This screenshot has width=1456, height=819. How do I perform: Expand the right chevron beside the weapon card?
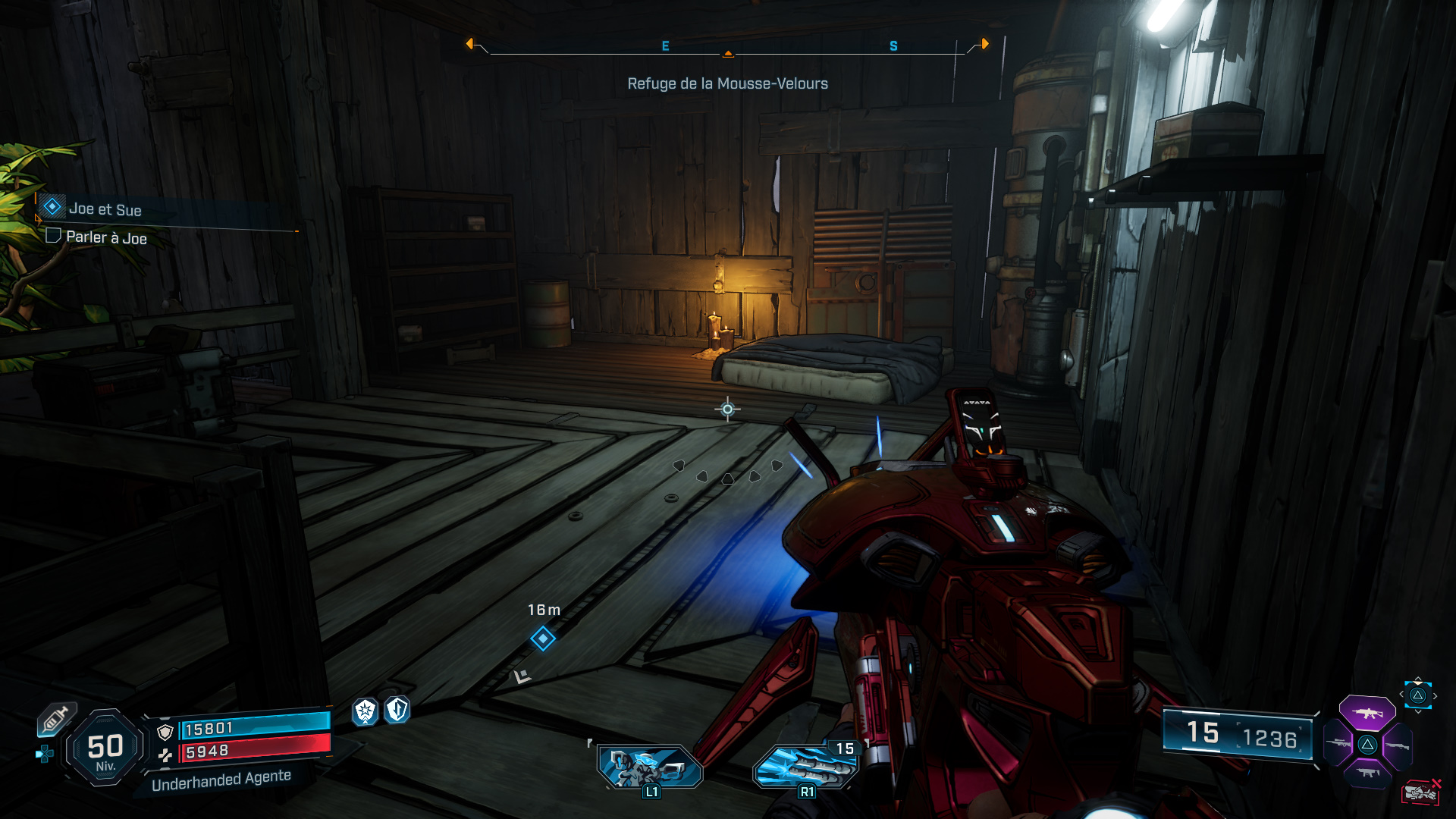click(1435, 695)
